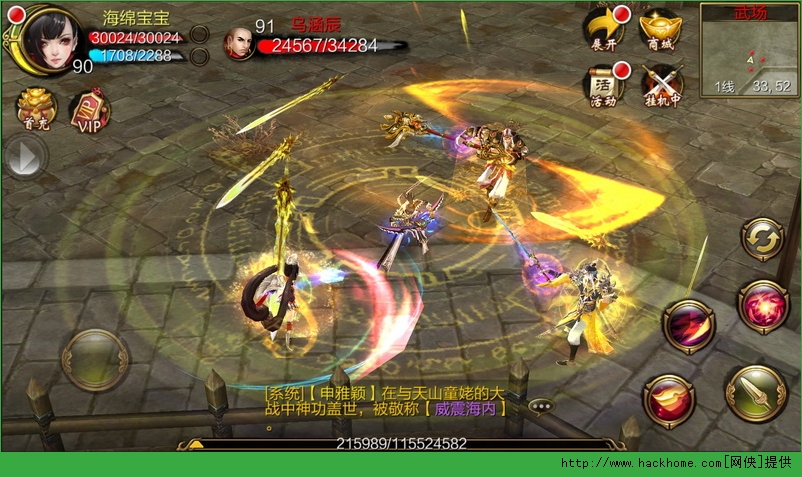Open the 武场 minimap
The image size is (802, 477).
pos(749,50)
